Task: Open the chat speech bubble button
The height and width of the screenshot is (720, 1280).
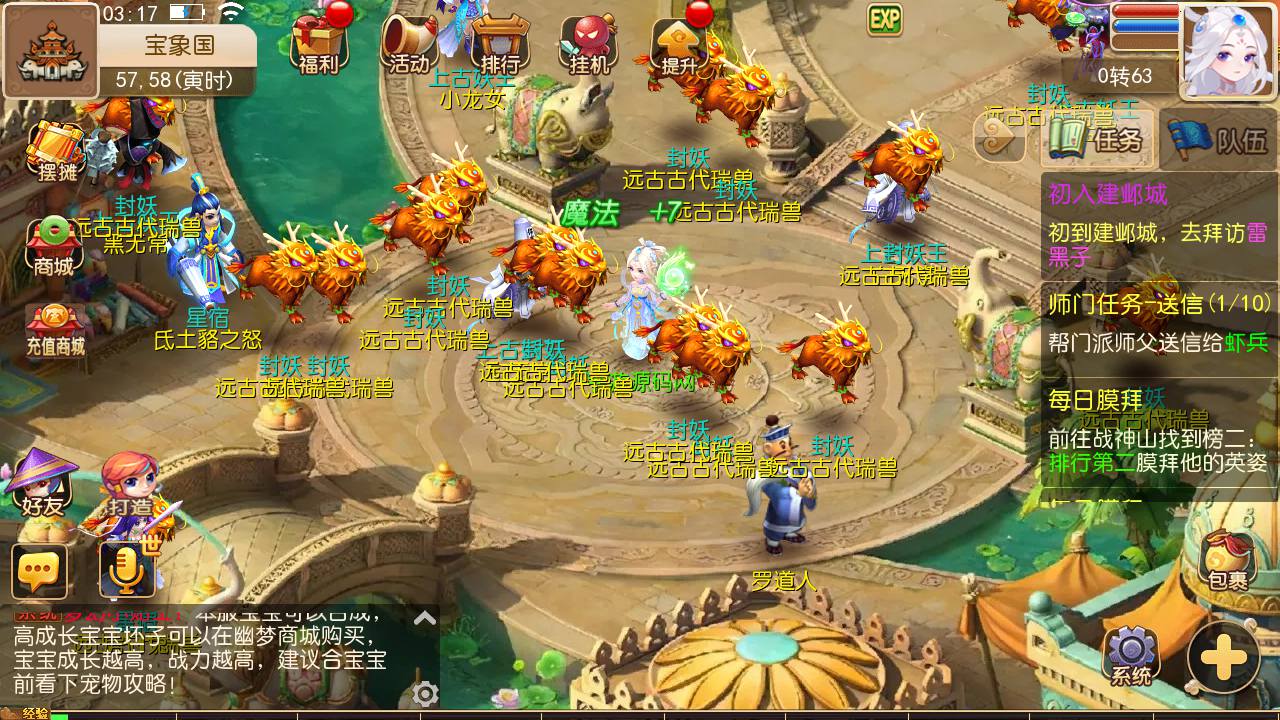Action: pyautogui.click(x=40, y=571)
